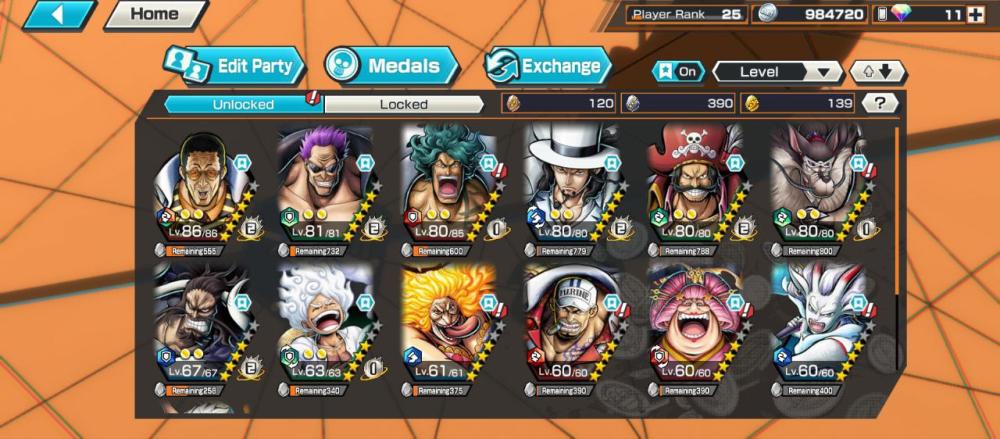The height and width of the screenshot is (439, 1000).
Task: Open the Exchange menu
Action: 548,67
